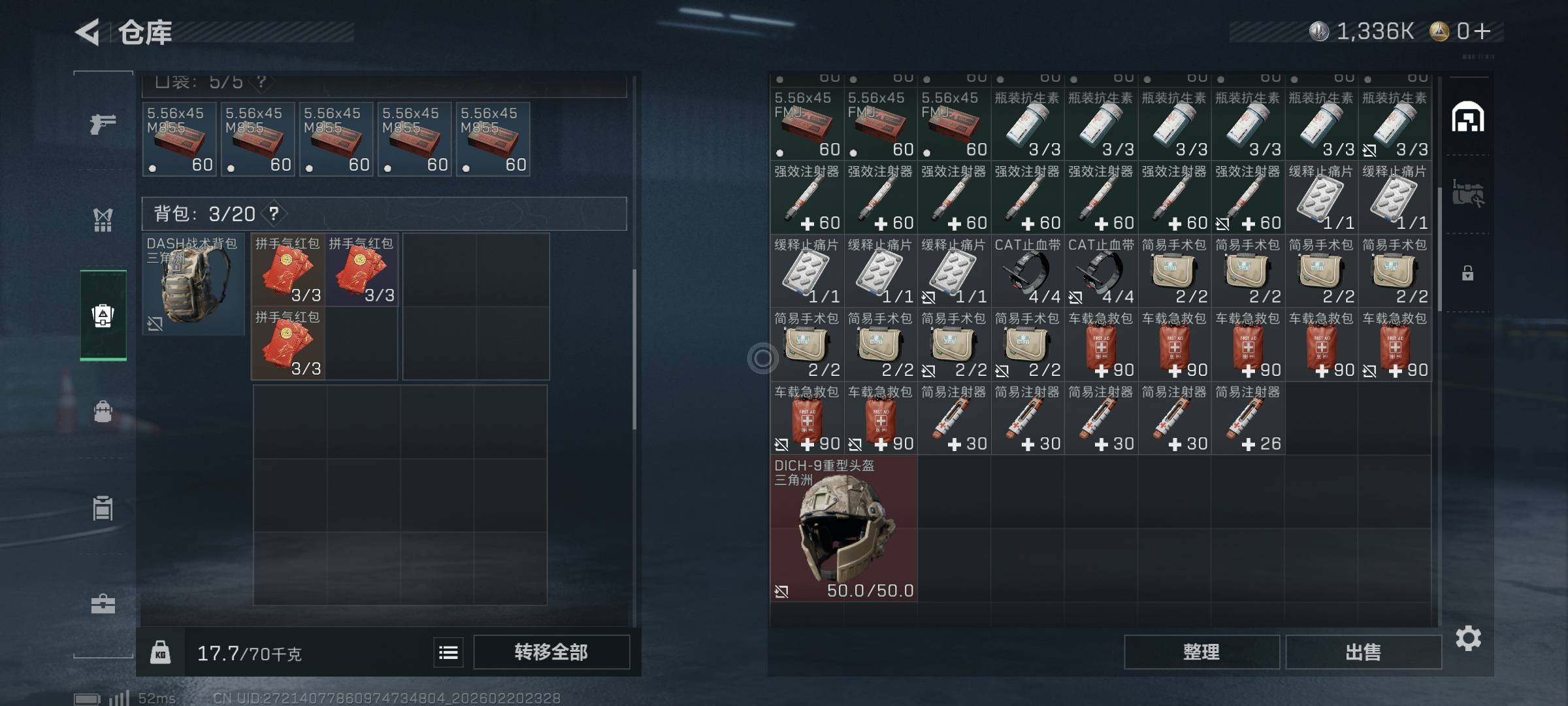Show the 背包 capacity help tooltip
1568x706 pixels.
(274, 213)
